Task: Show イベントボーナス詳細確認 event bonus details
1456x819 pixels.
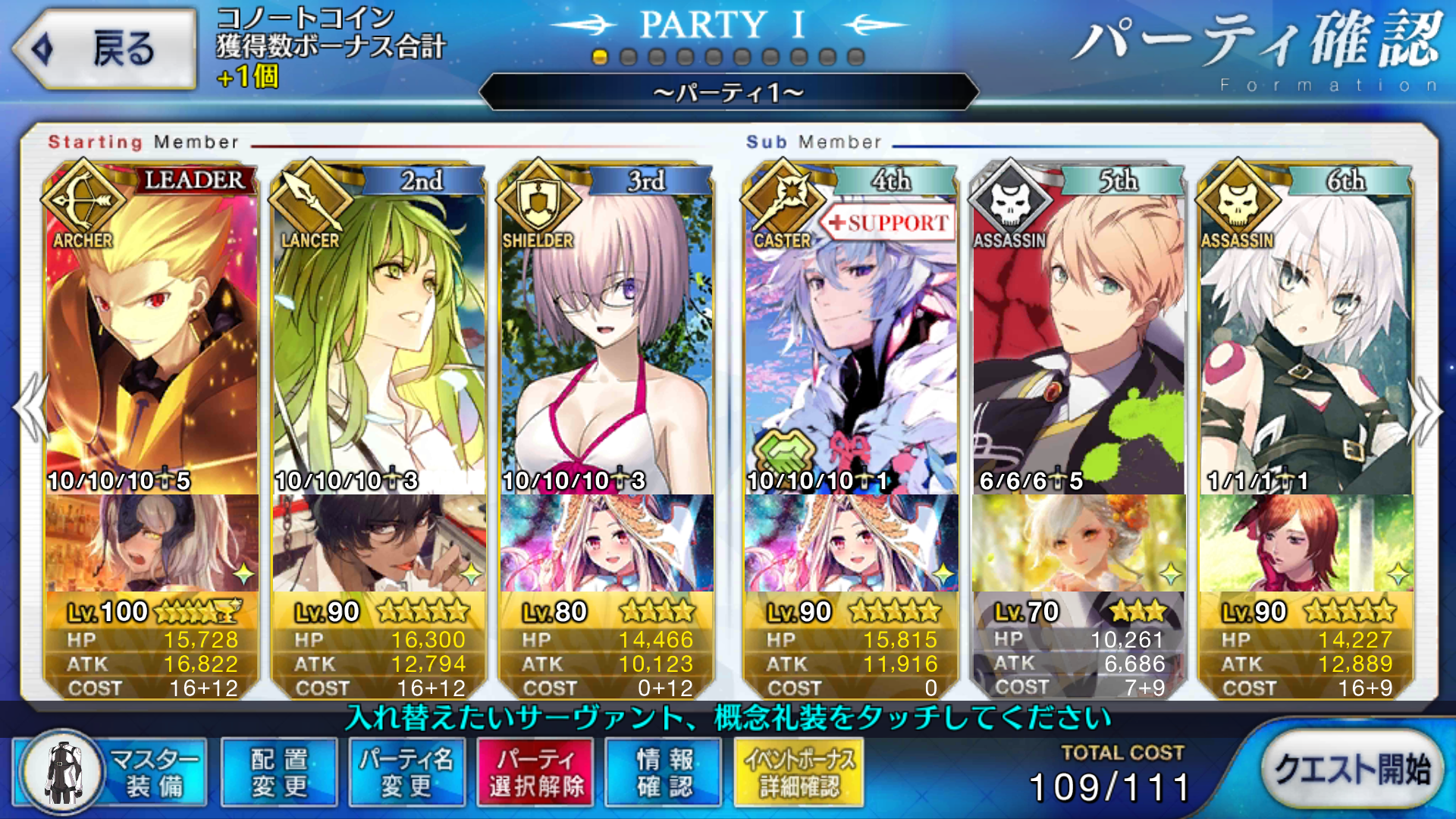Action: click(799, 773)
